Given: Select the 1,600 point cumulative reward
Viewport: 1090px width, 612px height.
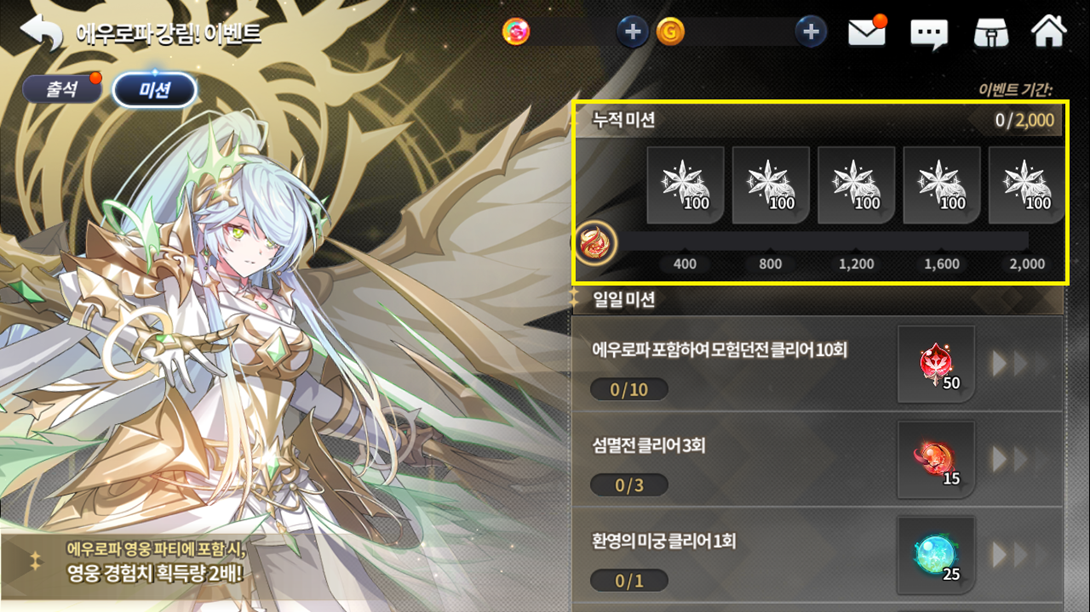Looking at the screenshot, I should [942, 186].
